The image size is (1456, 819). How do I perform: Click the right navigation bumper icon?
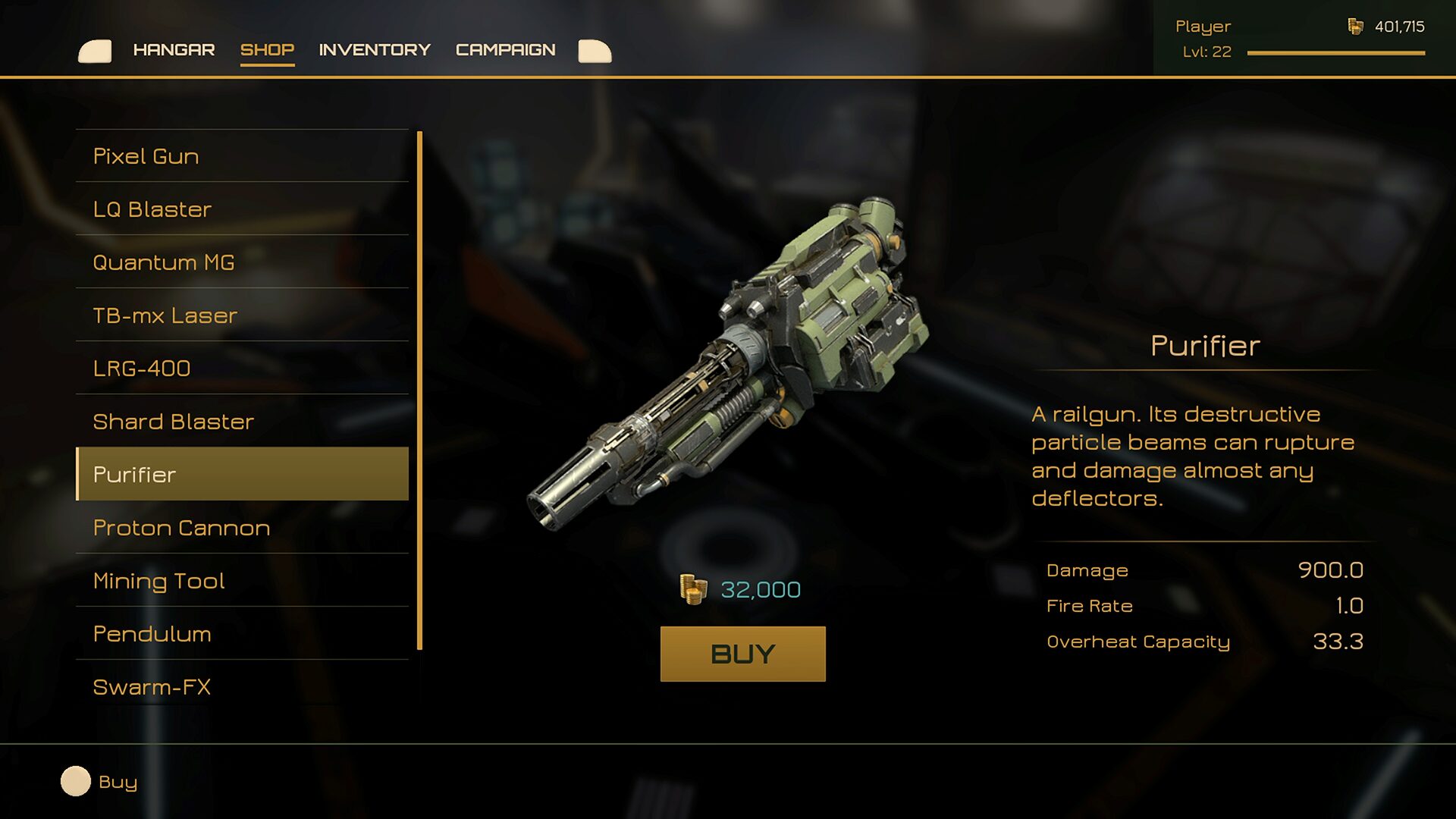595,52
